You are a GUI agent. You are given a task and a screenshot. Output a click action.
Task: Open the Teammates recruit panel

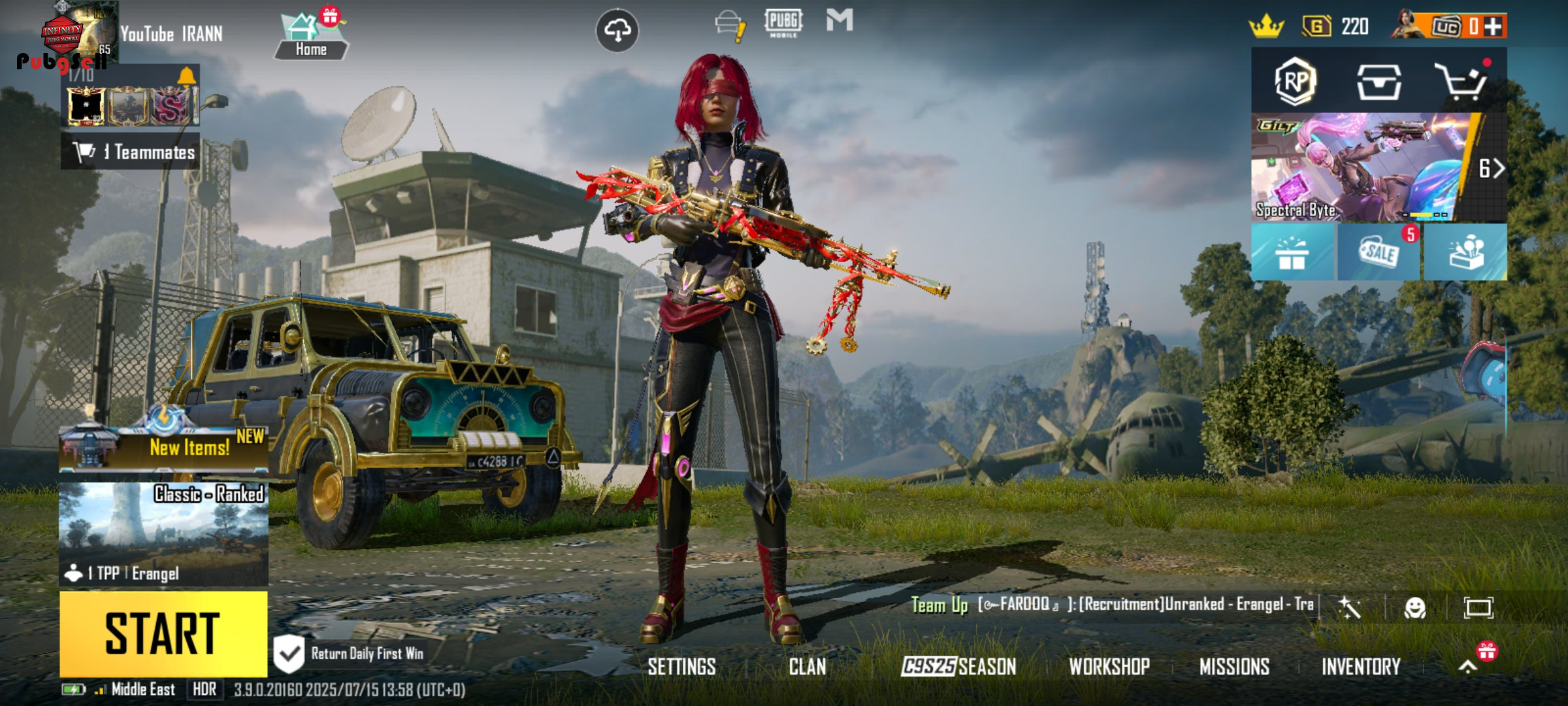click(131, 152)
